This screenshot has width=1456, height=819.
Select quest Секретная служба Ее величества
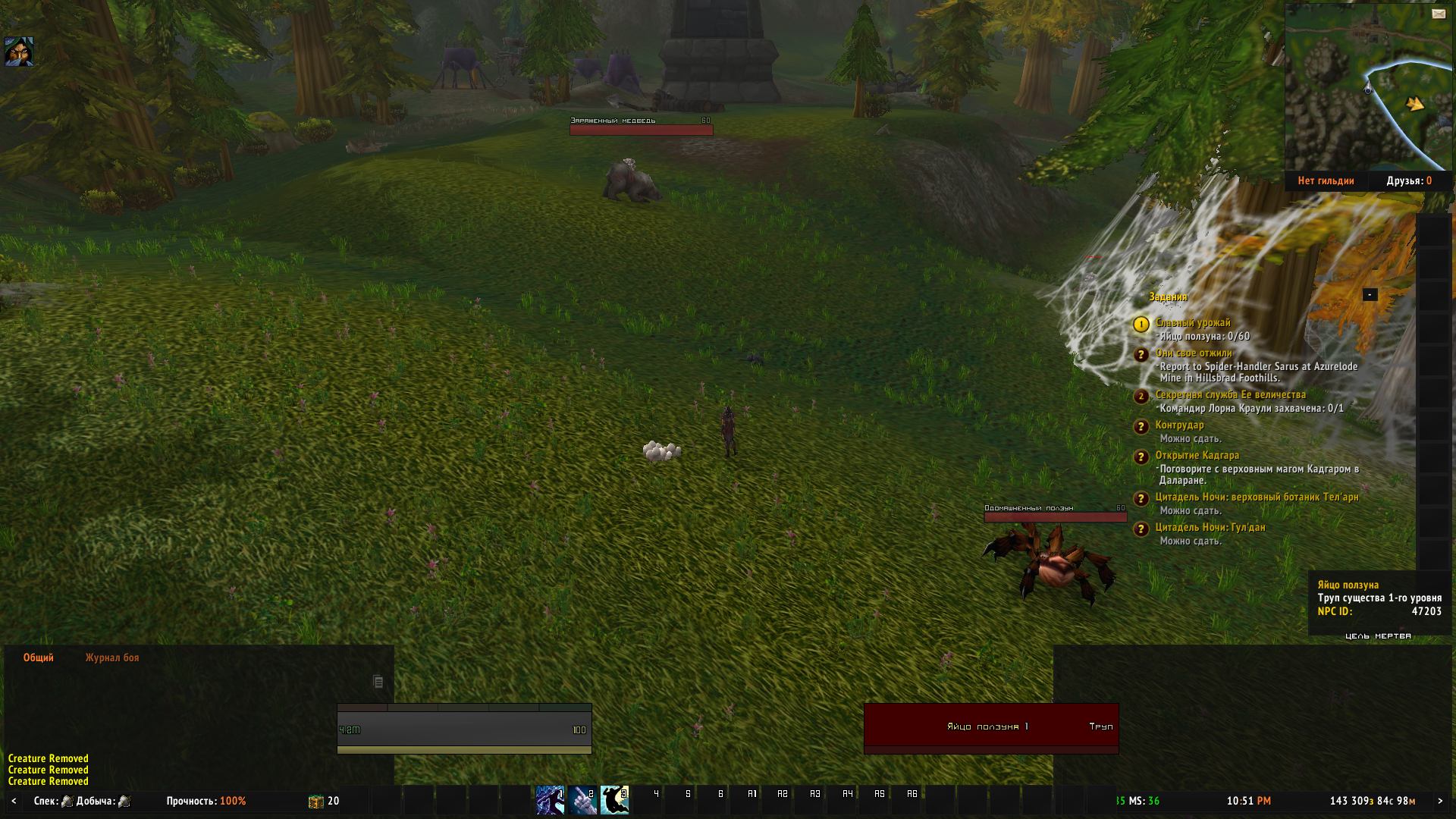(x=1230, y=395)
